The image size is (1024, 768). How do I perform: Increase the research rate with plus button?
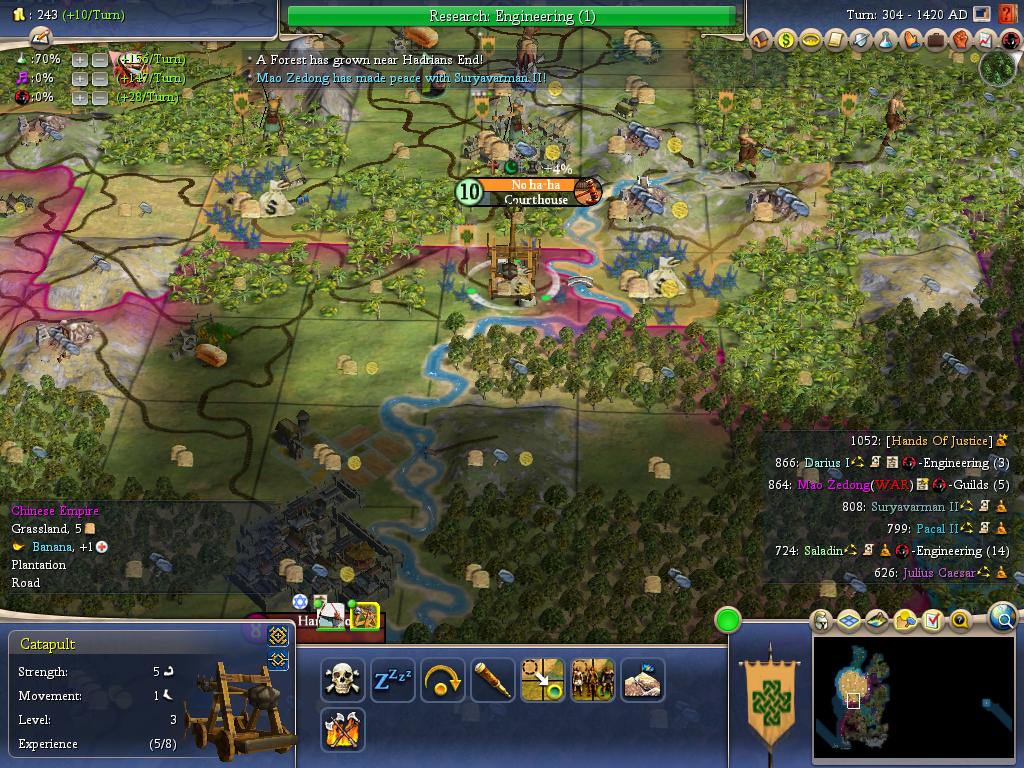(x=80, y=59)
